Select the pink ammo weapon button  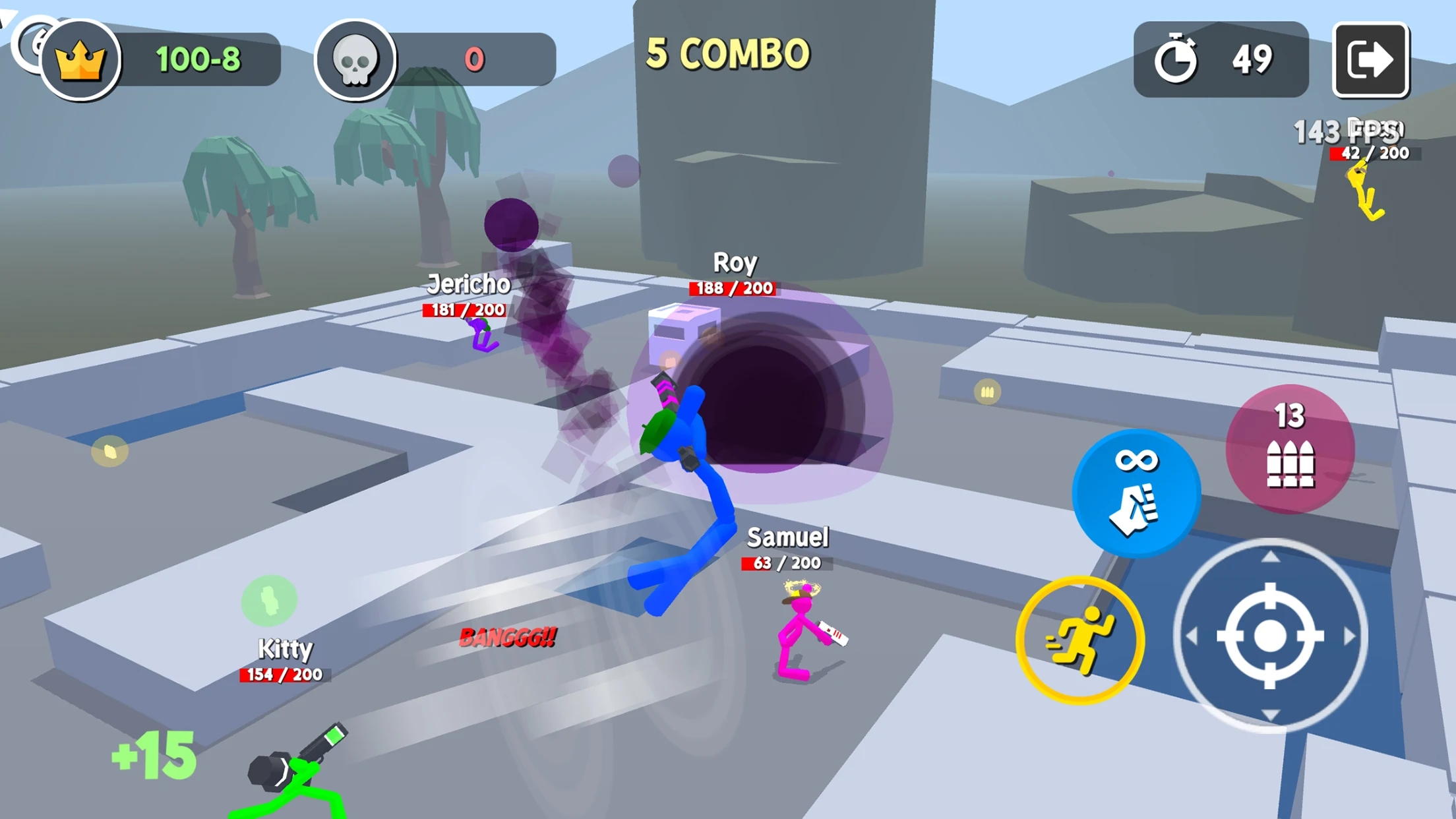(1290, 449)
